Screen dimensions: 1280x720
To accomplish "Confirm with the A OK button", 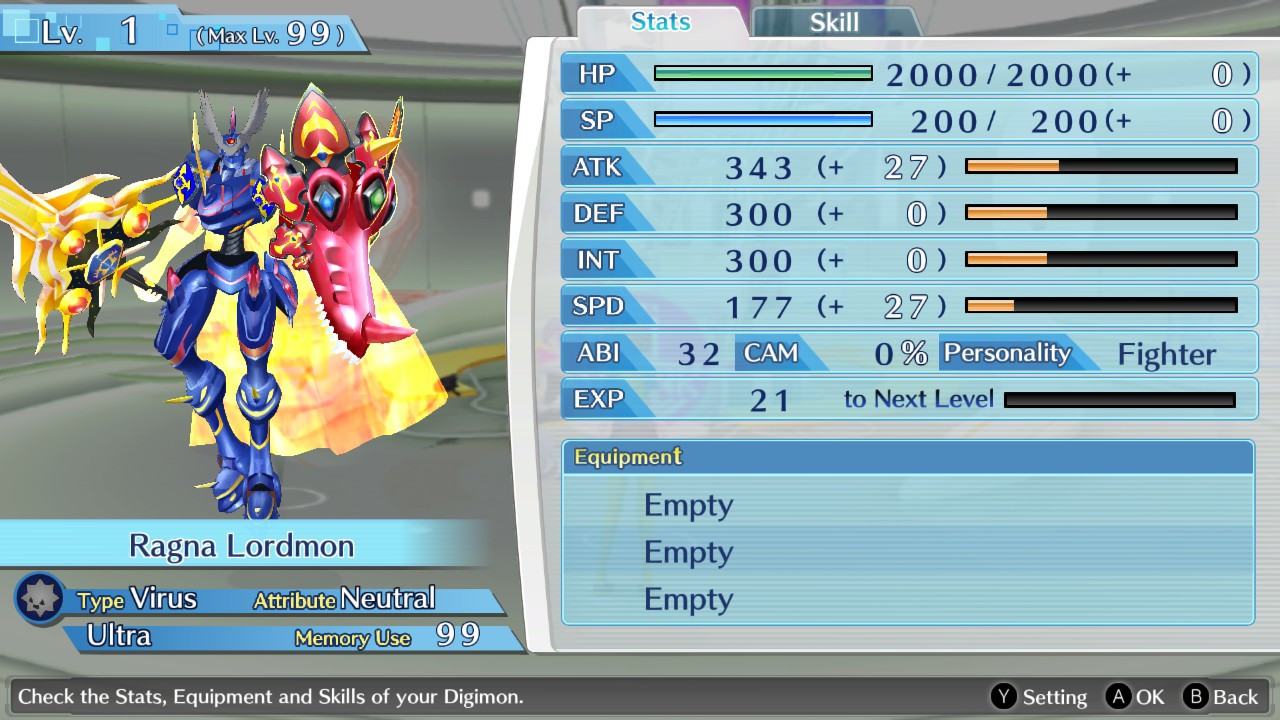I will pos(1142,697).
